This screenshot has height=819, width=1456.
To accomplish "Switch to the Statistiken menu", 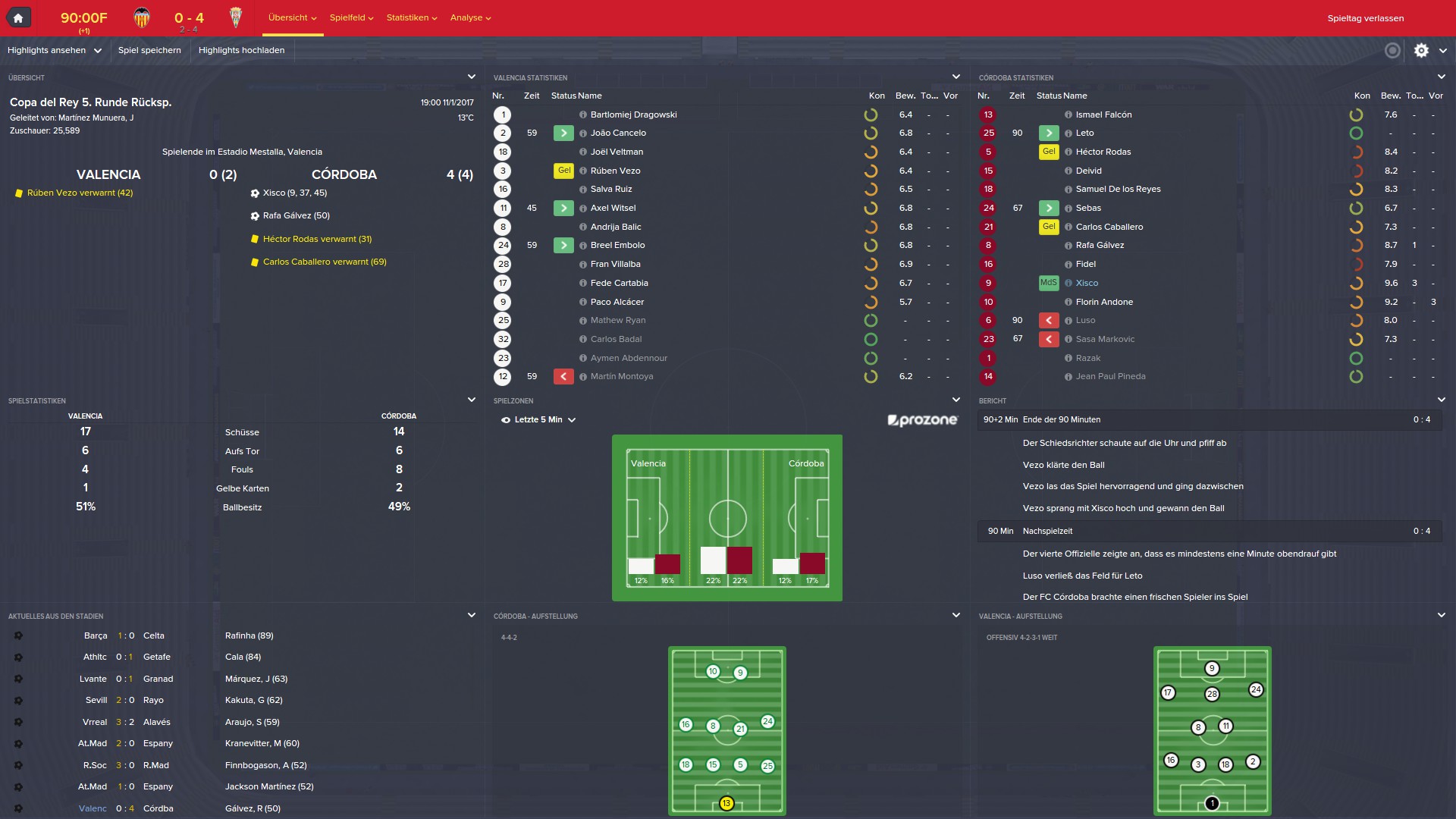I will click(411, 17).
